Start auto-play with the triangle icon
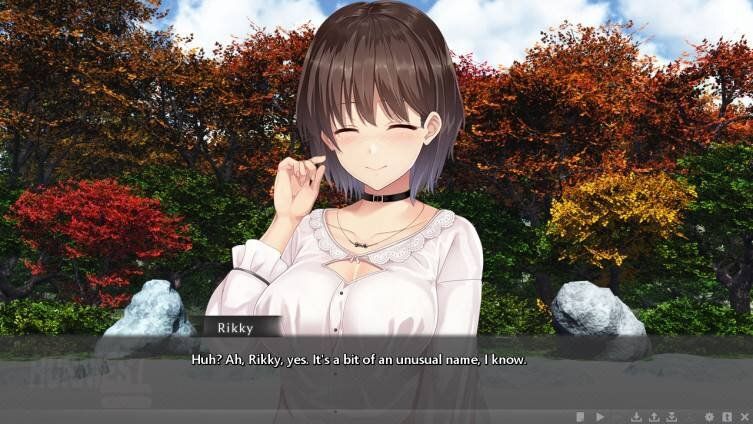753x424 pixels. (x=600, y=416)
